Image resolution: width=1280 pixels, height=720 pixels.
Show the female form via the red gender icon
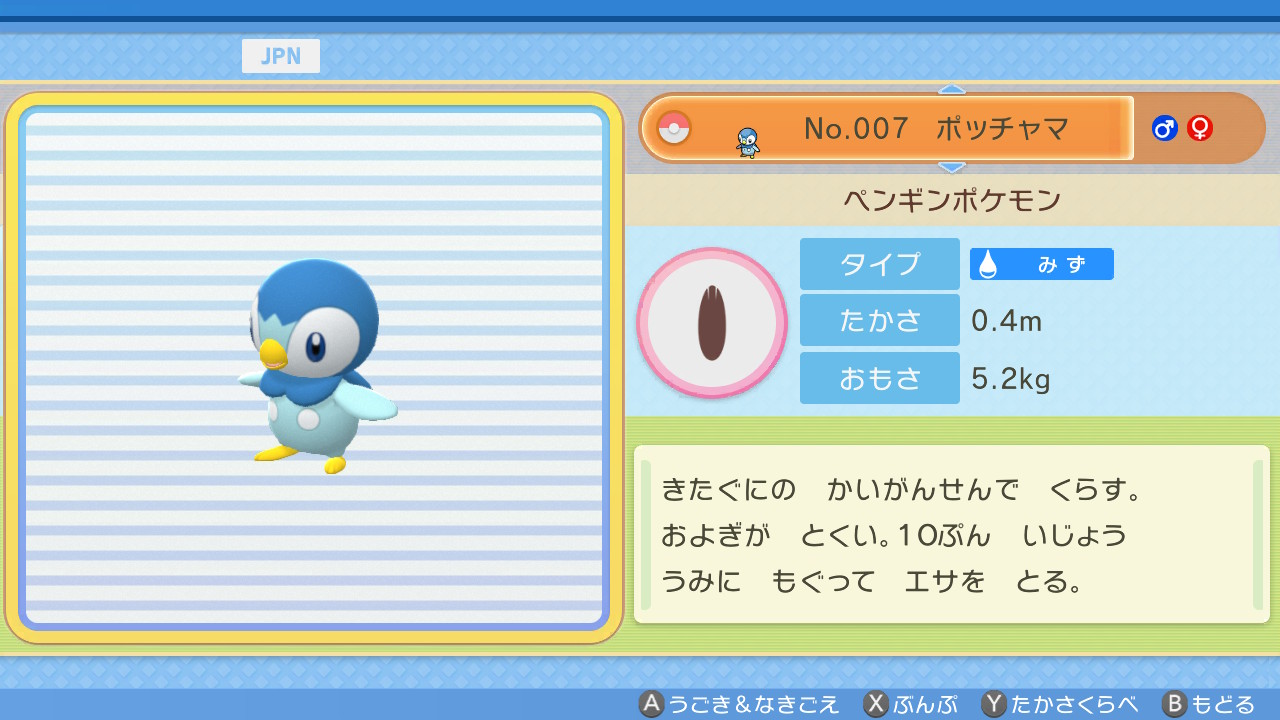1200,128
